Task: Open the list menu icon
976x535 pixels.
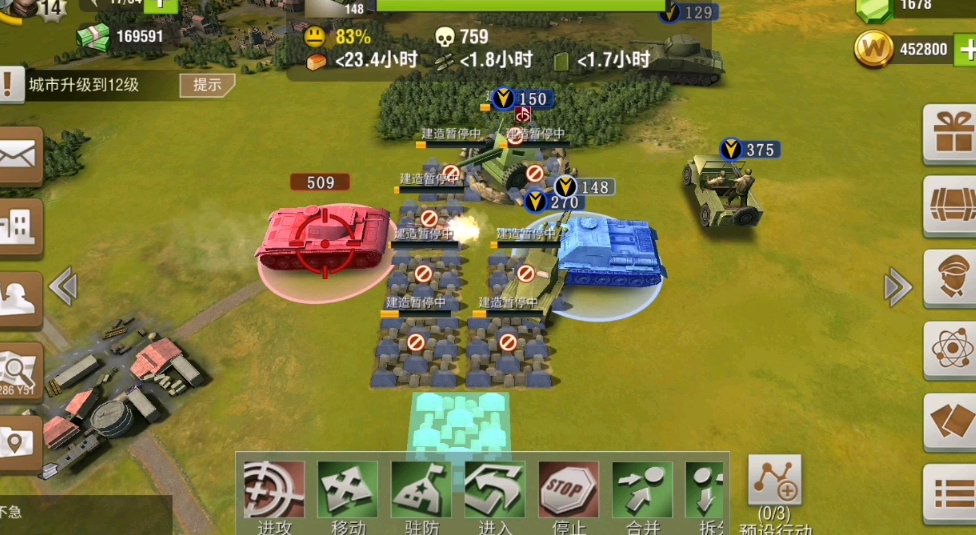Action: pyautogui.click(x=949, y=493)
